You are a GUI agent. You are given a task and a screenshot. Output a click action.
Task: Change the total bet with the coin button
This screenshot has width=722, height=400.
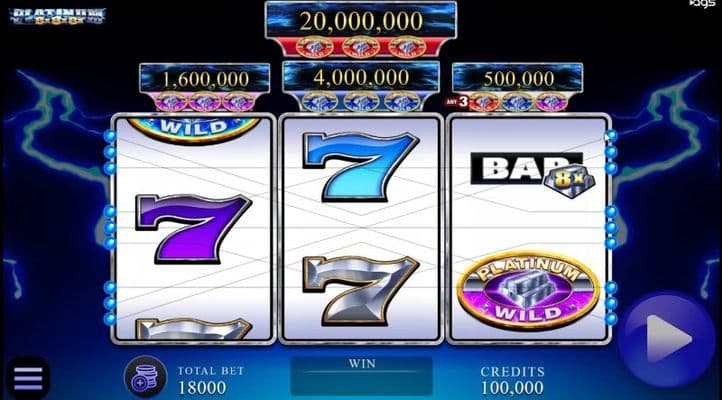coord(145,377)
